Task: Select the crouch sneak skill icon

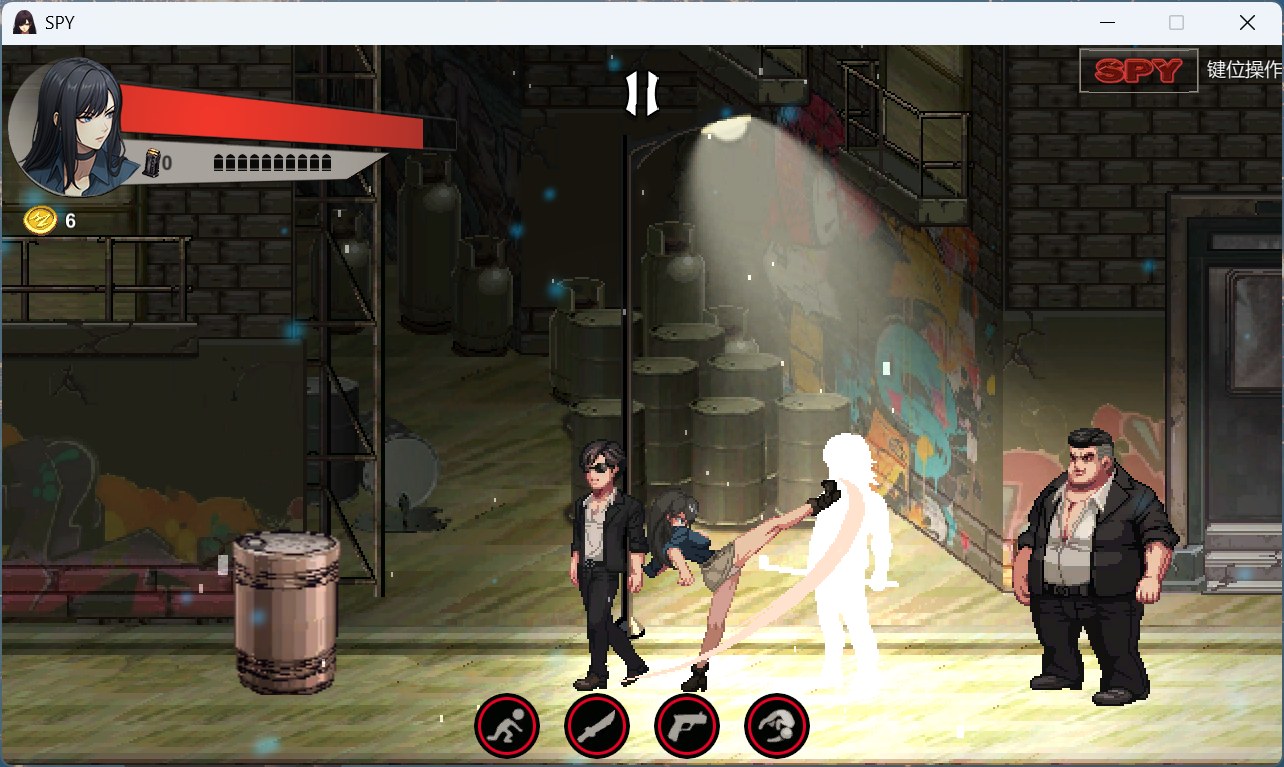Action: pyautogui.click(x=507, y=727)
